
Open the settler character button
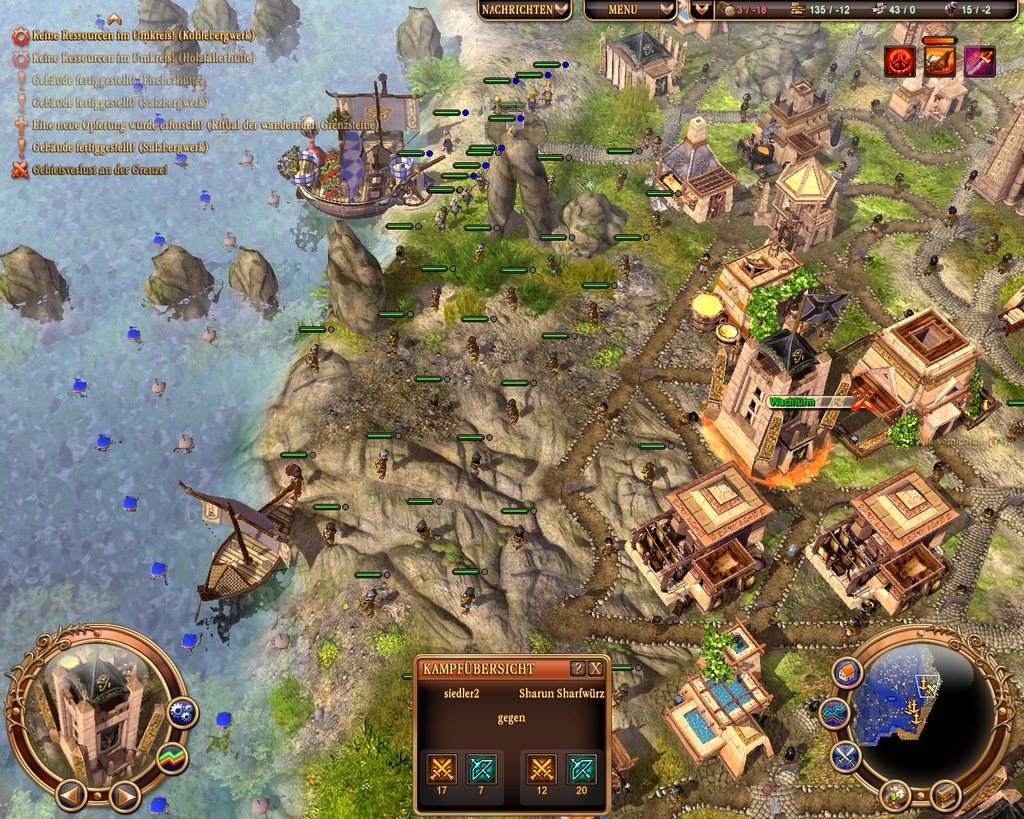click(x=897, y=796)
